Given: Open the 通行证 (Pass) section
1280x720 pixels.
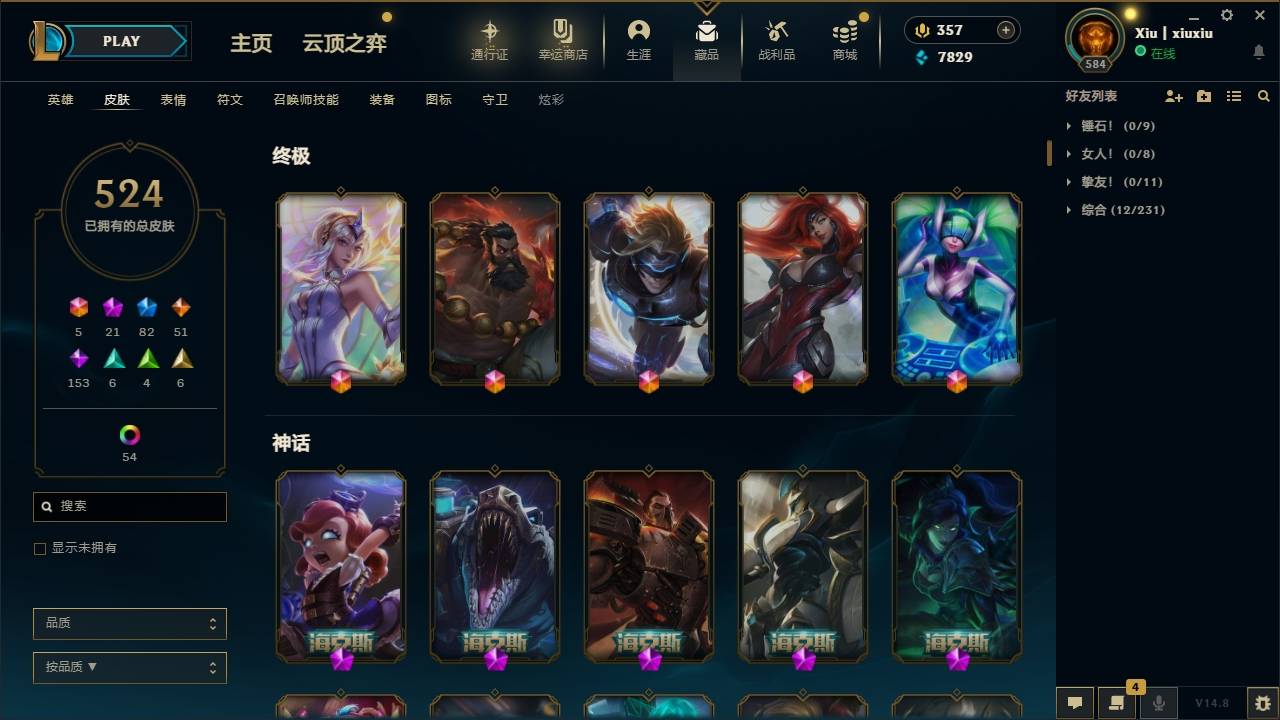Looking at the screenshot, I should point(490,40).
